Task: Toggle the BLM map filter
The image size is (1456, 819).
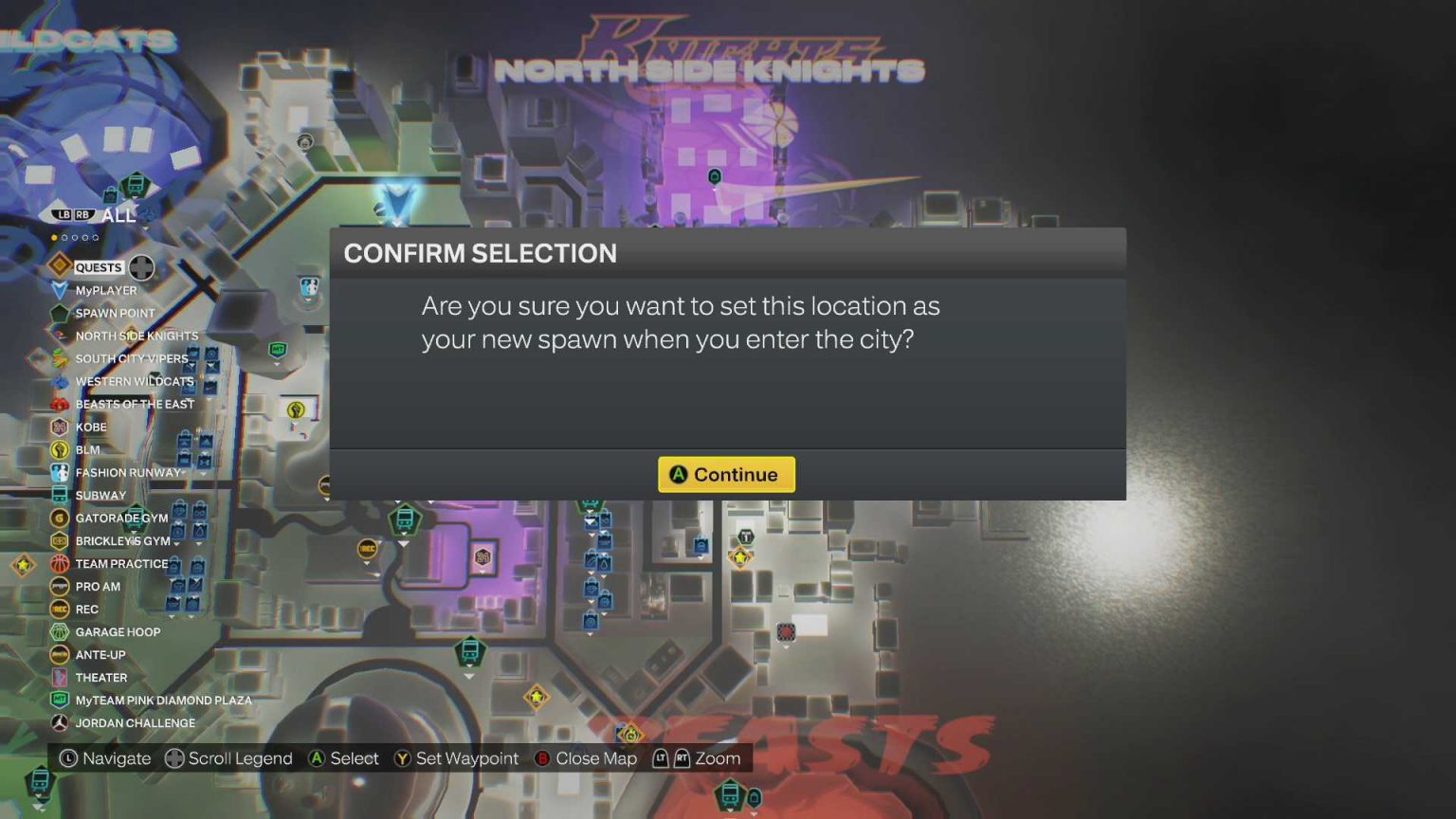Action: click(61, 449)
